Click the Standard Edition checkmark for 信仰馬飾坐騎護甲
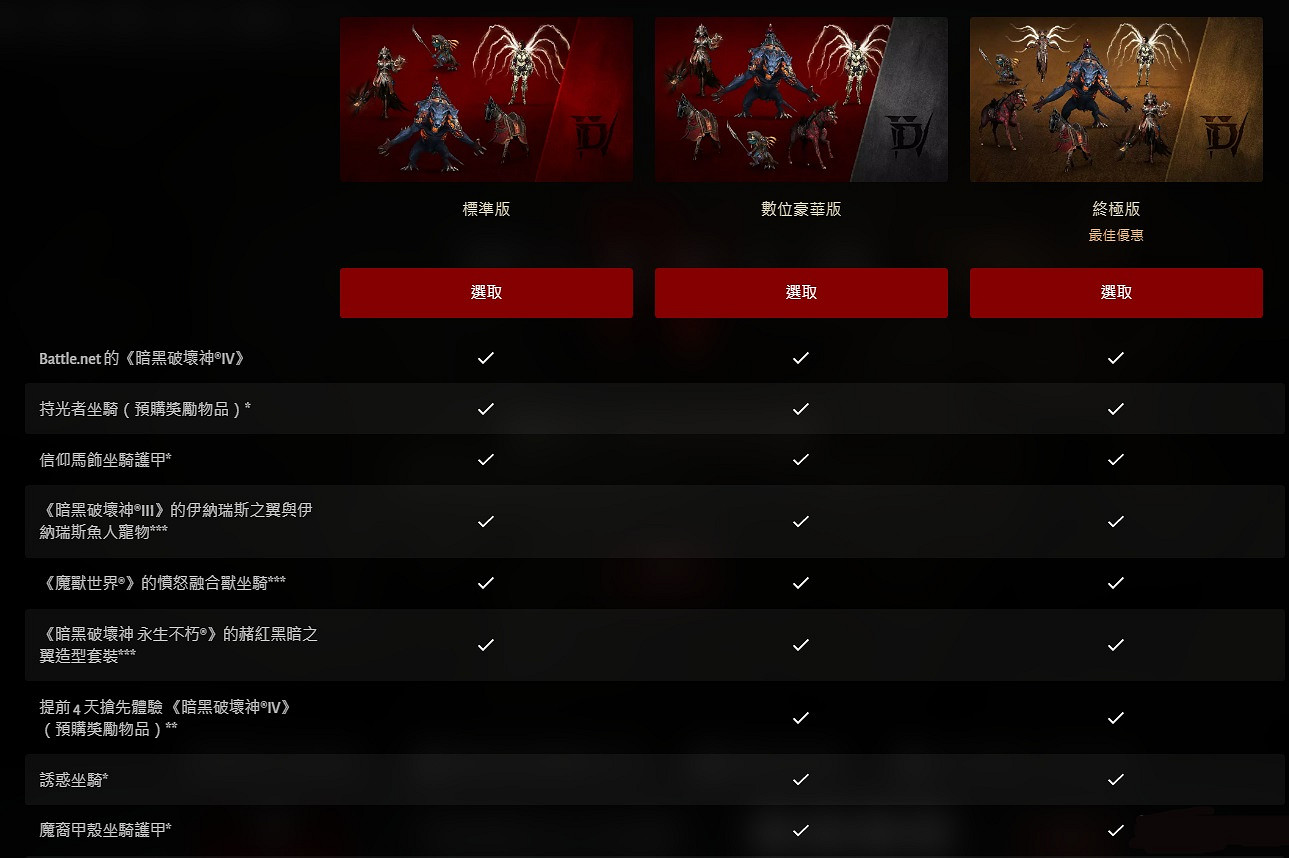The image size is (1289, 858). click(485, 459)
